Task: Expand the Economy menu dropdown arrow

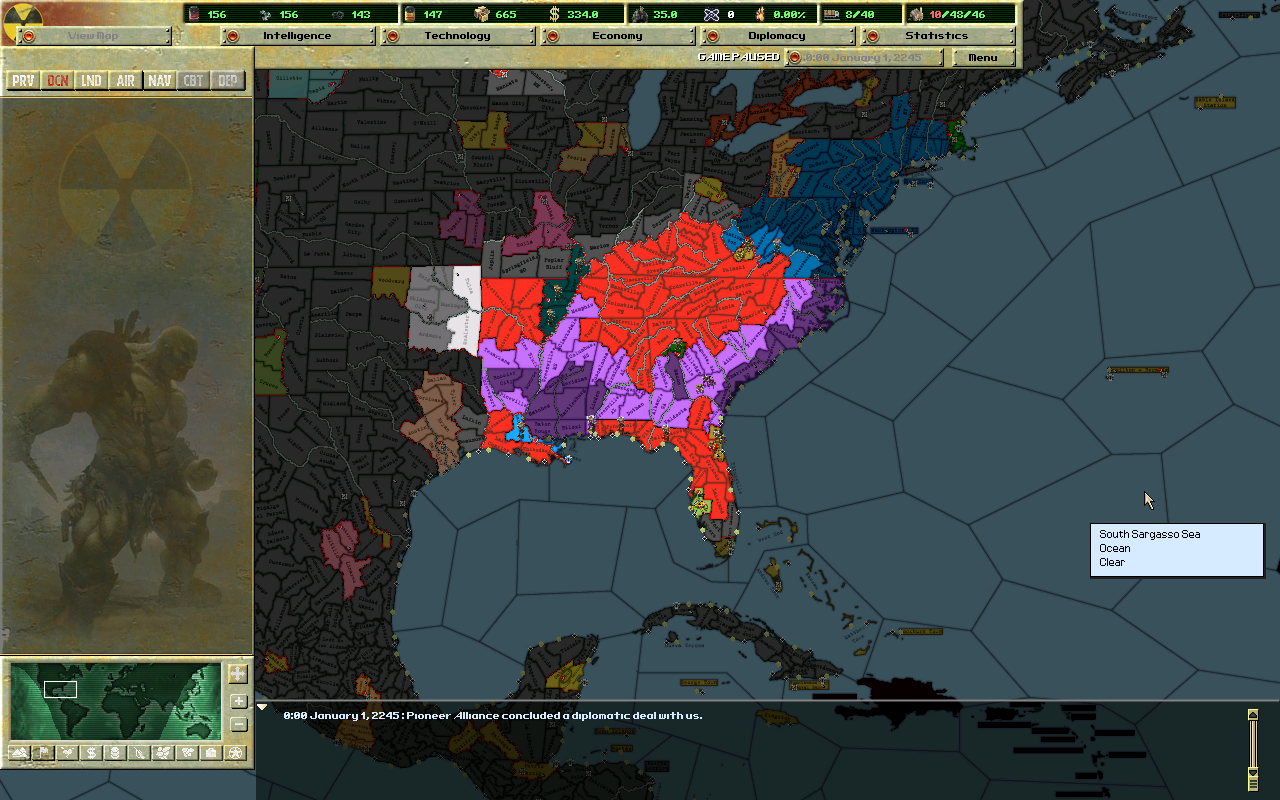Action: (690, 35)
